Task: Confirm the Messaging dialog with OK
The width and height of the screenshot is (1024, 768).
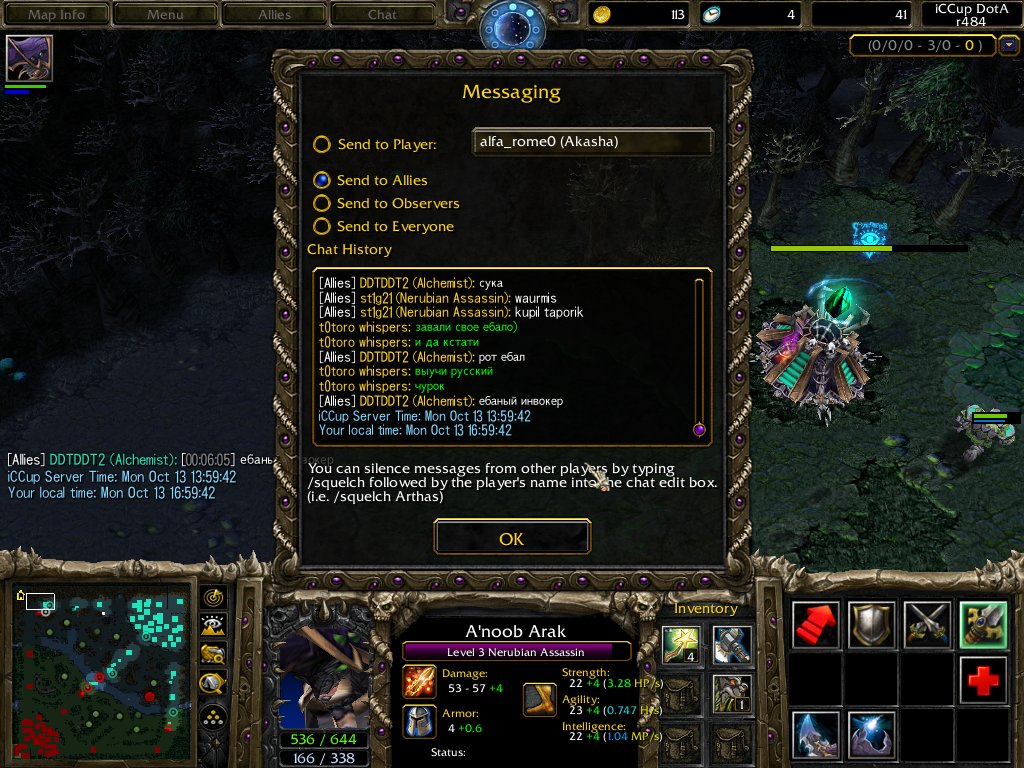Action: [511, 538]
